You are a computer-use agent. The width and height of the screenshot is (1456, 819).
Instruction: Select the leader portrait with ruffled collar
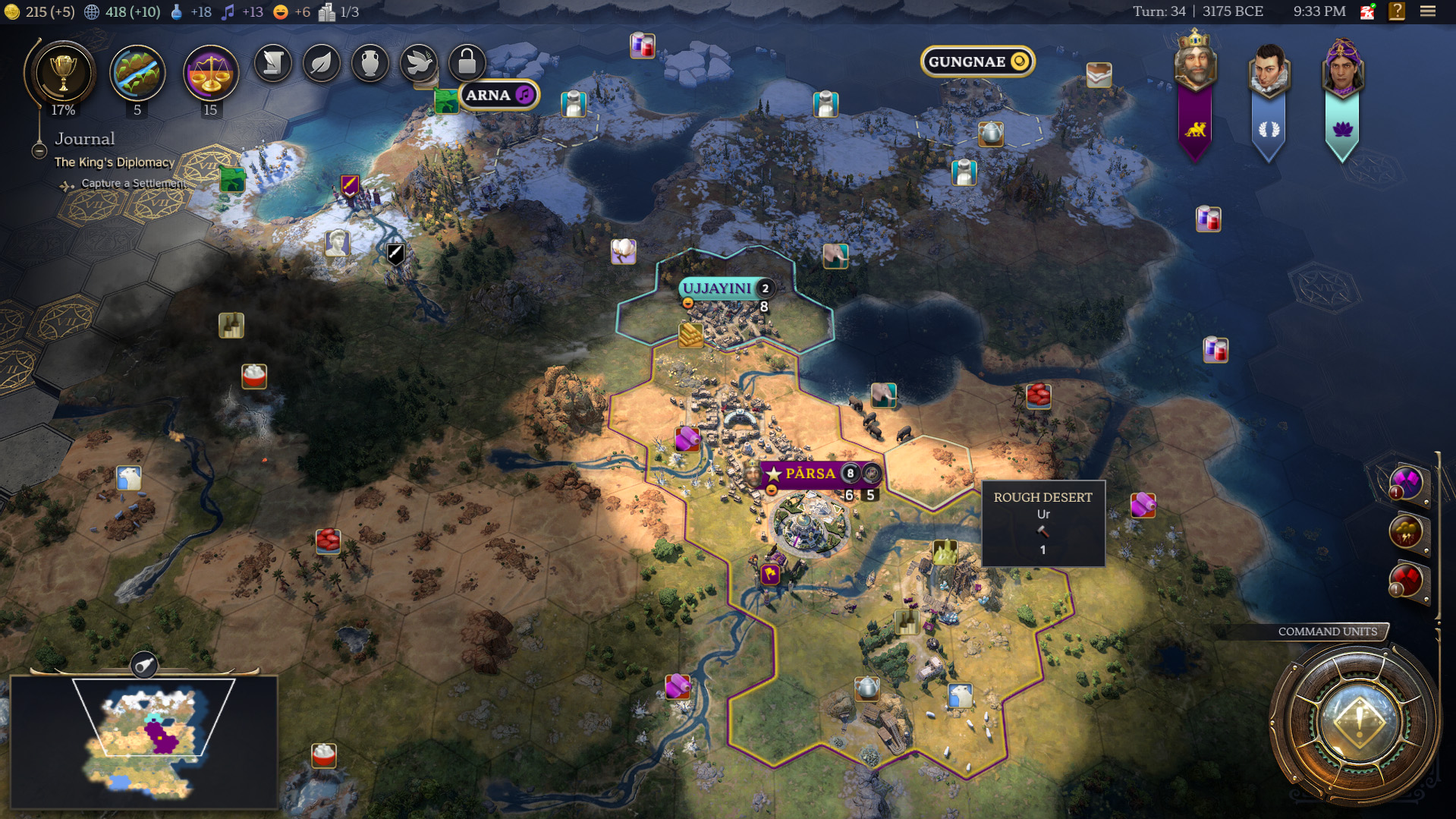tap(1269, 70)
